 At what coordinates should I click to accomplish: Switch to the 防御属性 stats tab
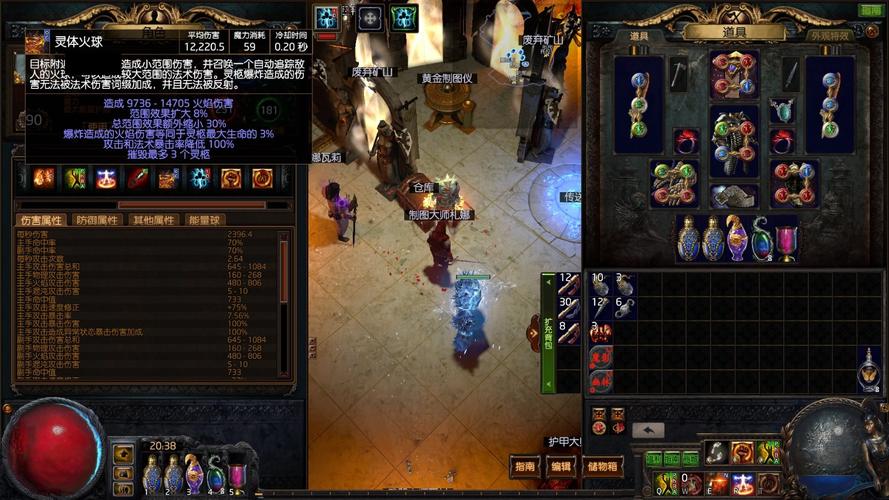click(97, 220)
